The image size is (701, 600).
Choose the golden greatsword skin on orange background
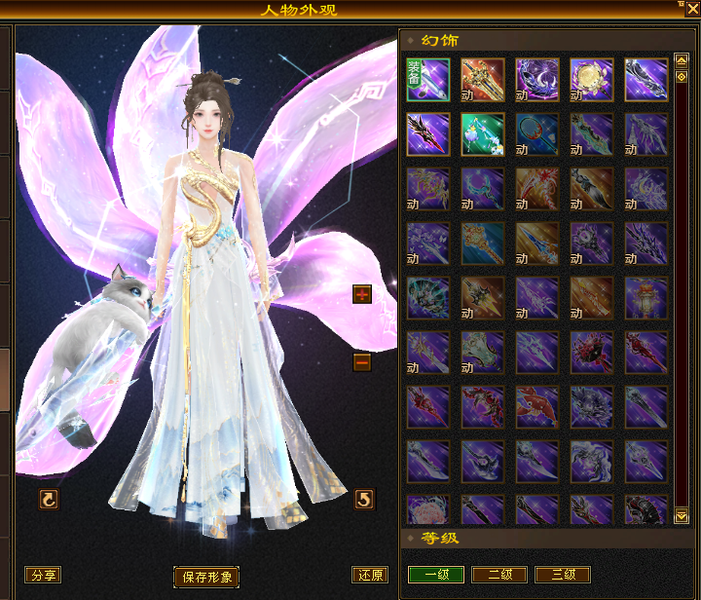click(483, 80)
